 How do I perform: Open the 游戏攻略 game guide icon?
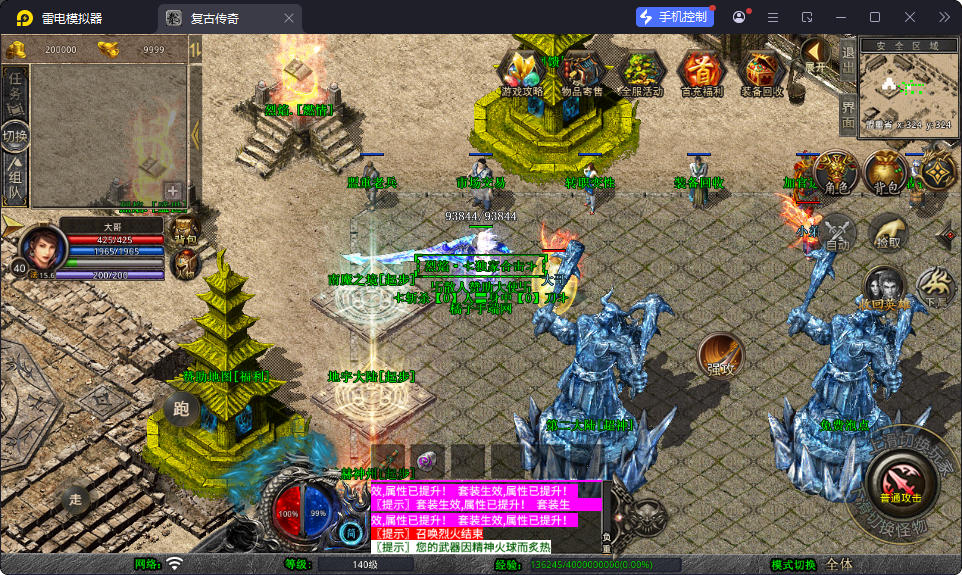click(x=523, y=72)
